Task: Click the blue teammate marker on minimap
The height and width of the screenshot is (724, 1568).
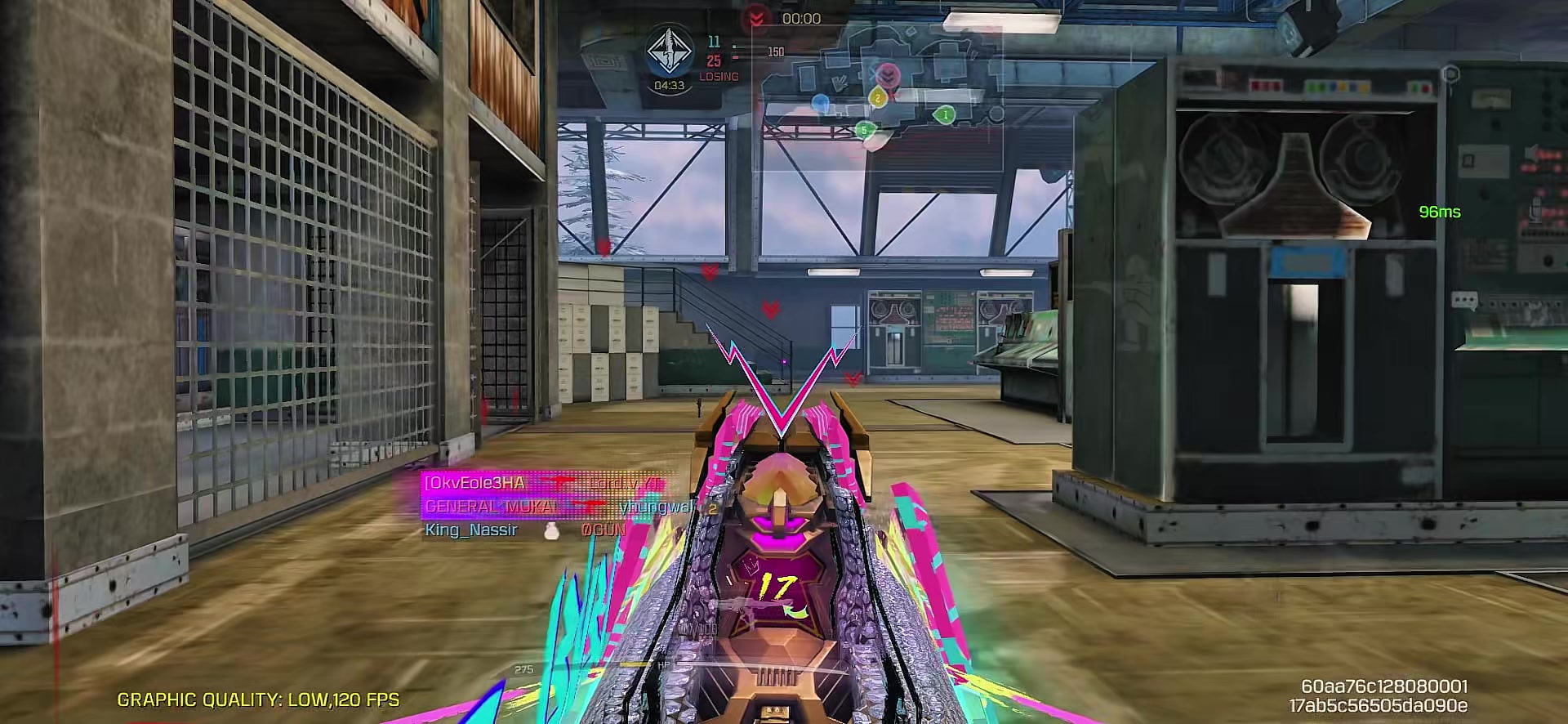Action: coord(820,104)
